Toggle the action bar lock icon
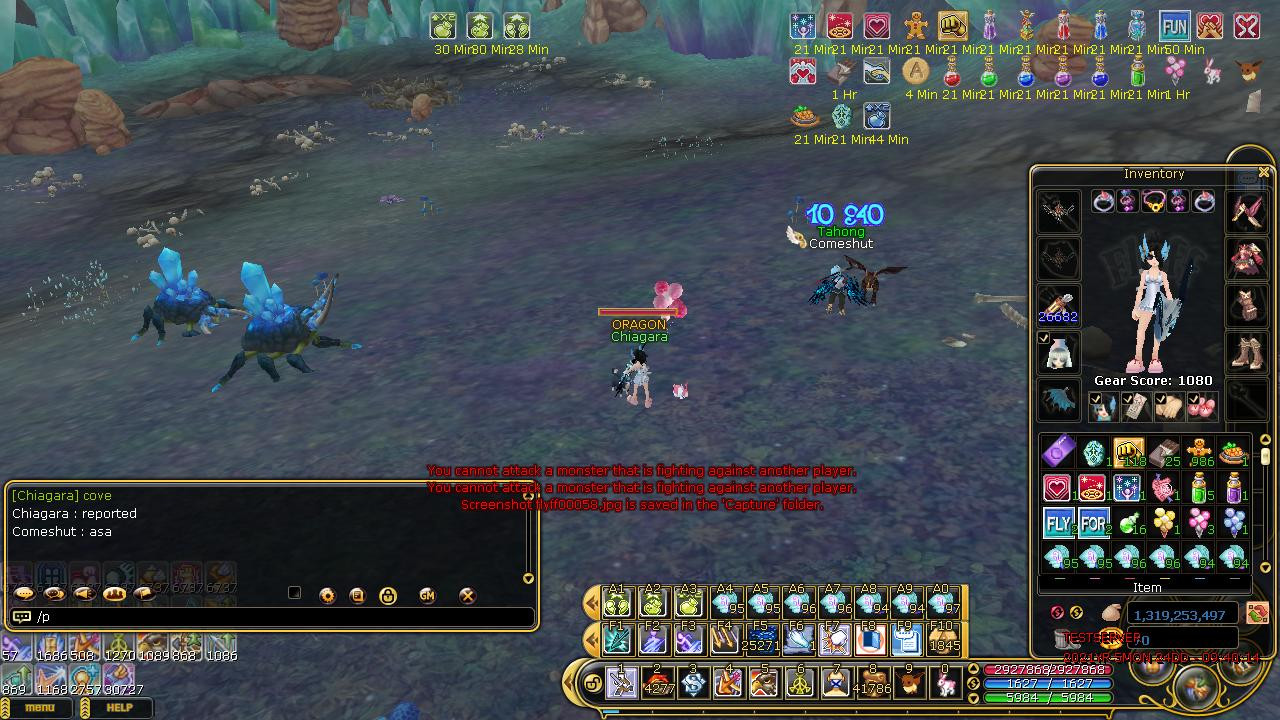 click(x=591, y=684)
